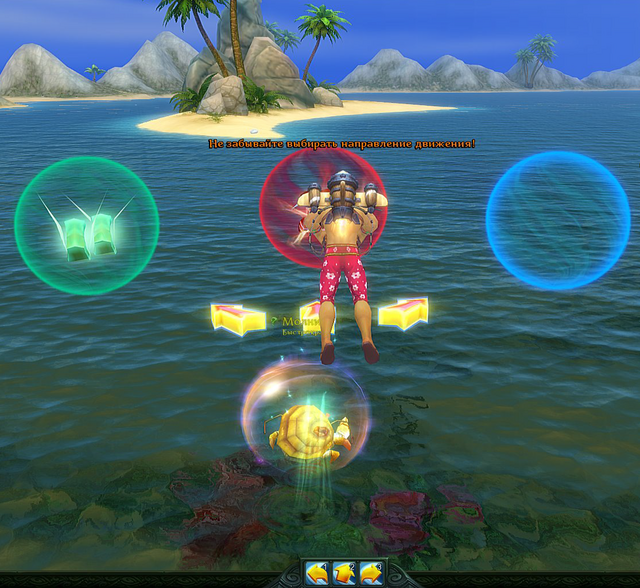Select the forward arrow ability slot
The height and width of the screenshot is (588, 640).
345,573
